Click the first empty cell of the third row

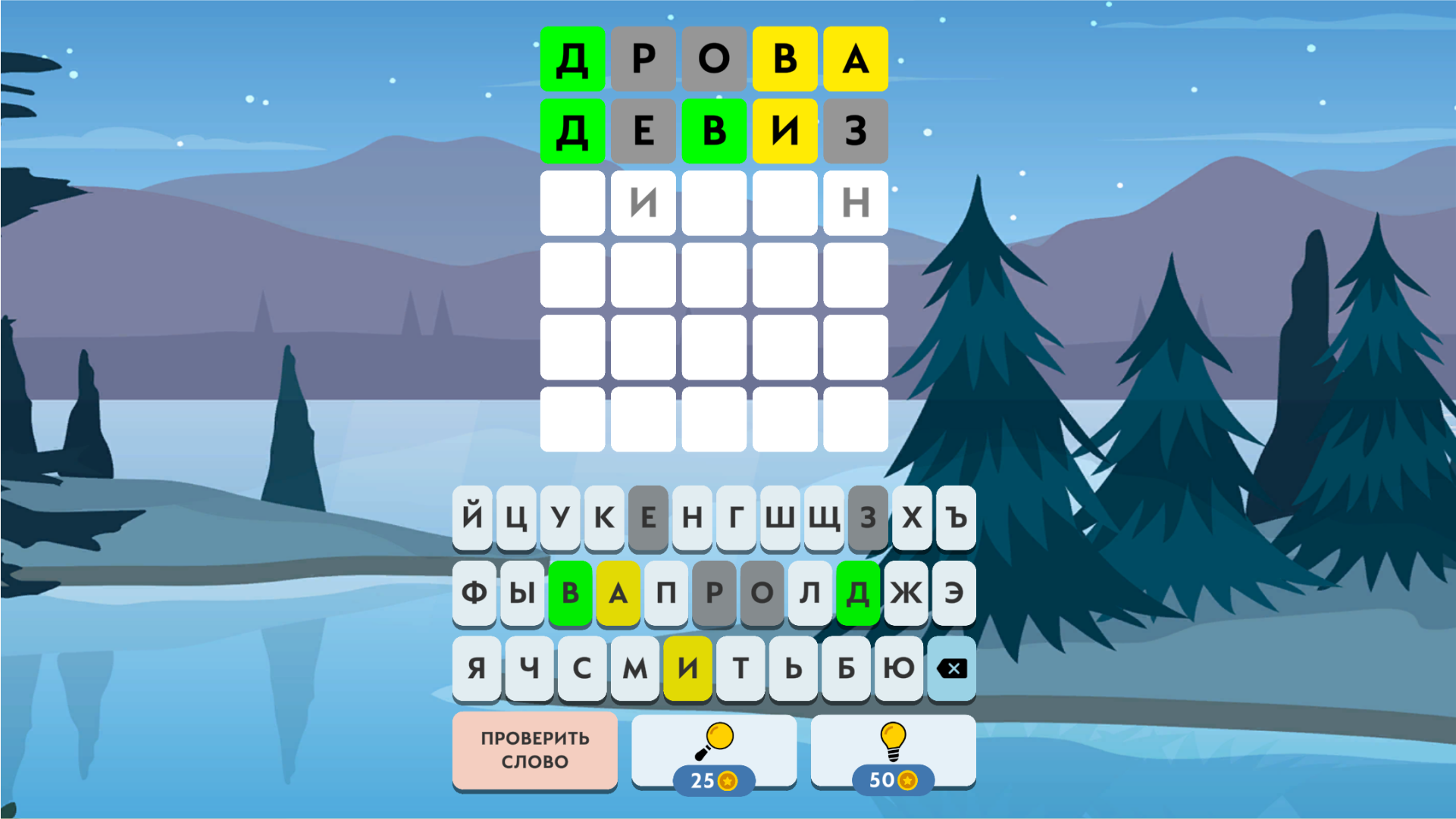(x=572, y=204)
